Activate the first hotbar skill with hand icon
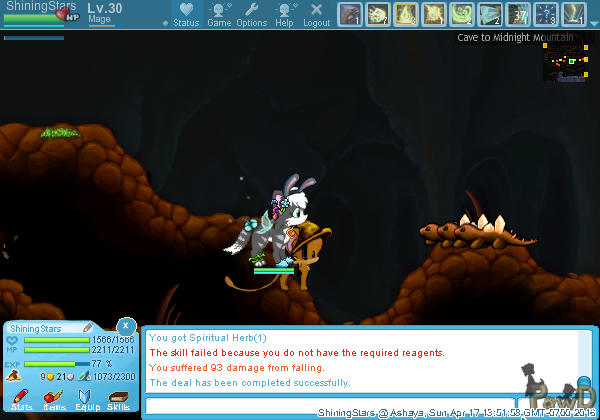This screenshot has width=600, height=420. (350, 14)
